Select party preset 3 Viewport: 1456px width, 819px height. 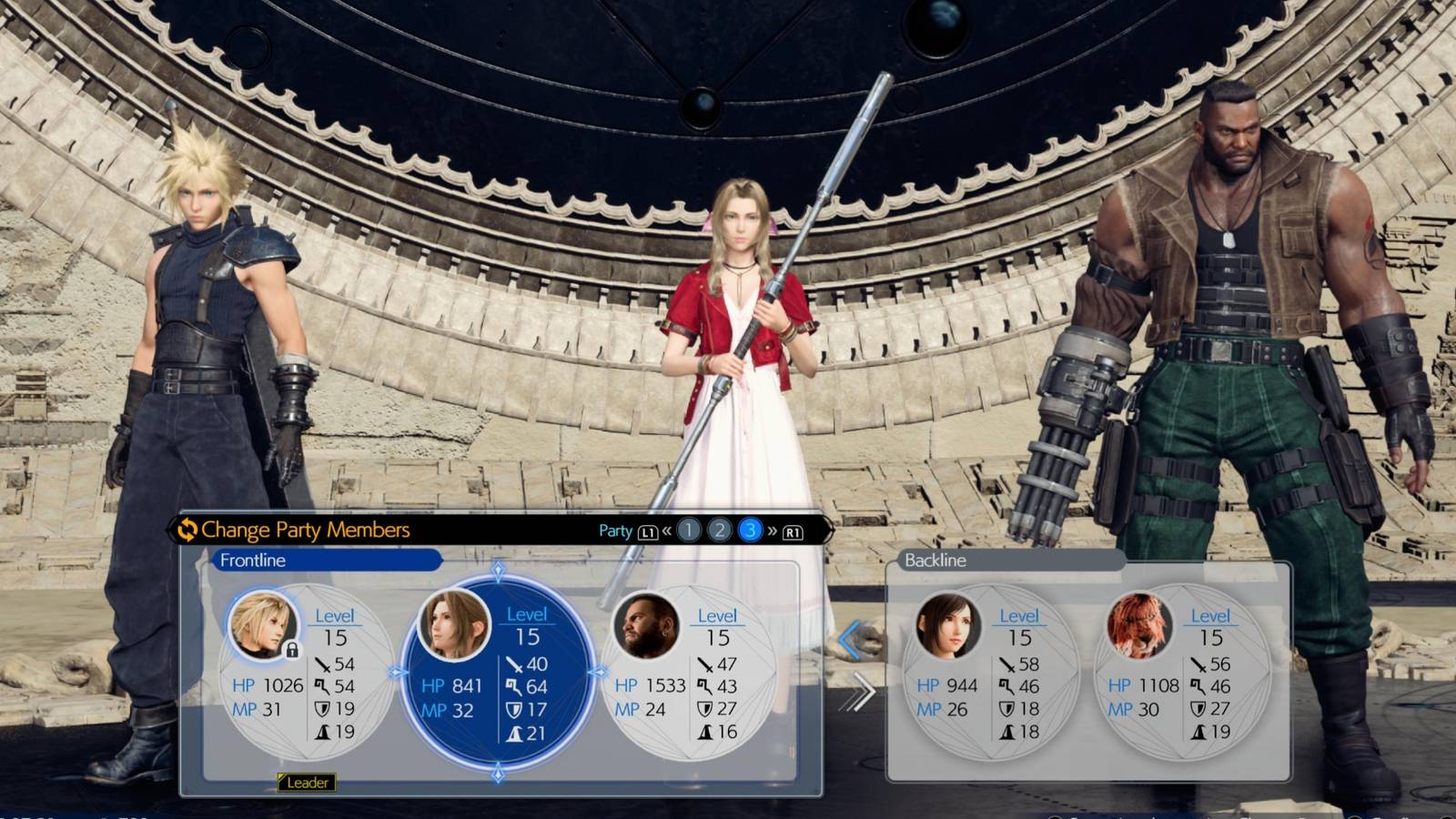[751, 531]
